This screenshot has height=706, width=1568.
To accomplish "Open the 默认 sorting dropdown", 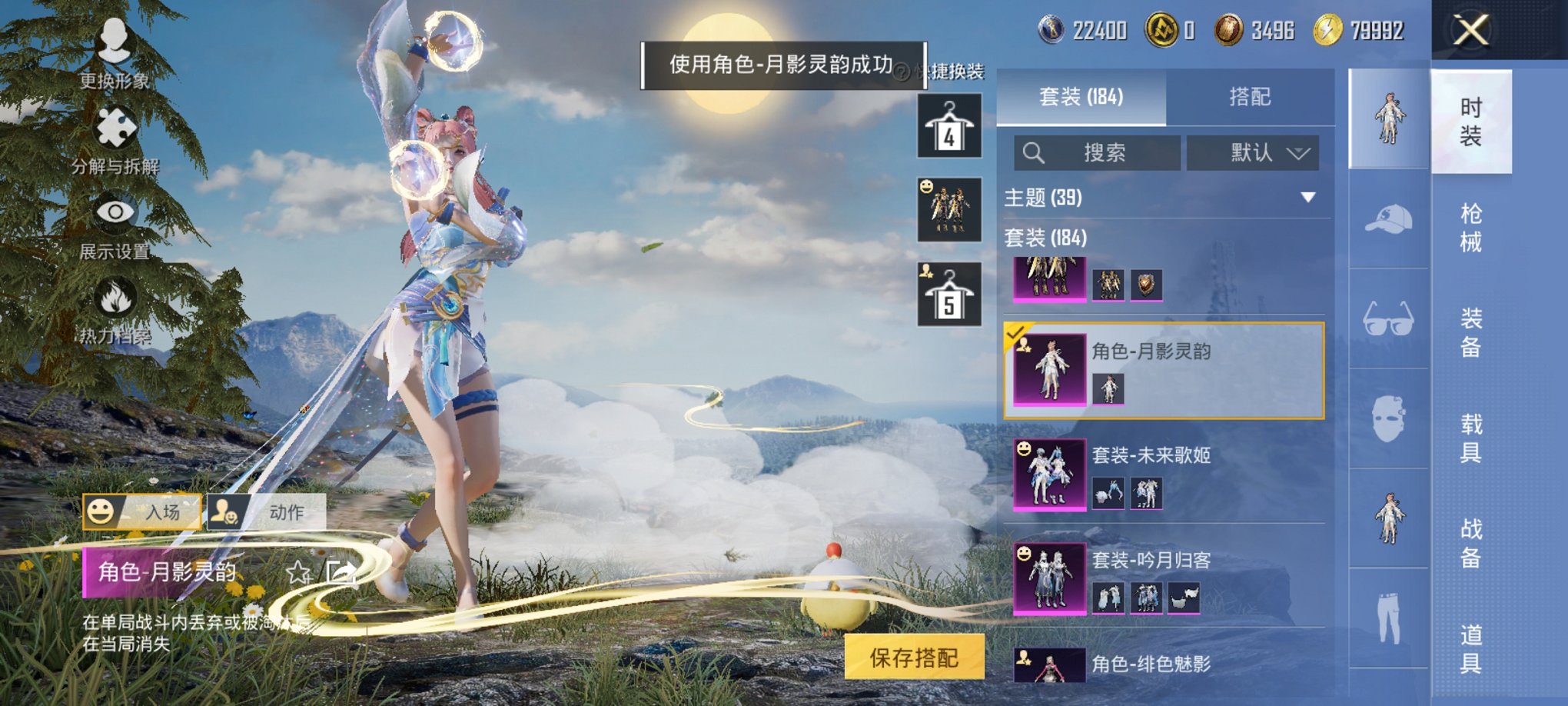I will tap(1252, 153).
